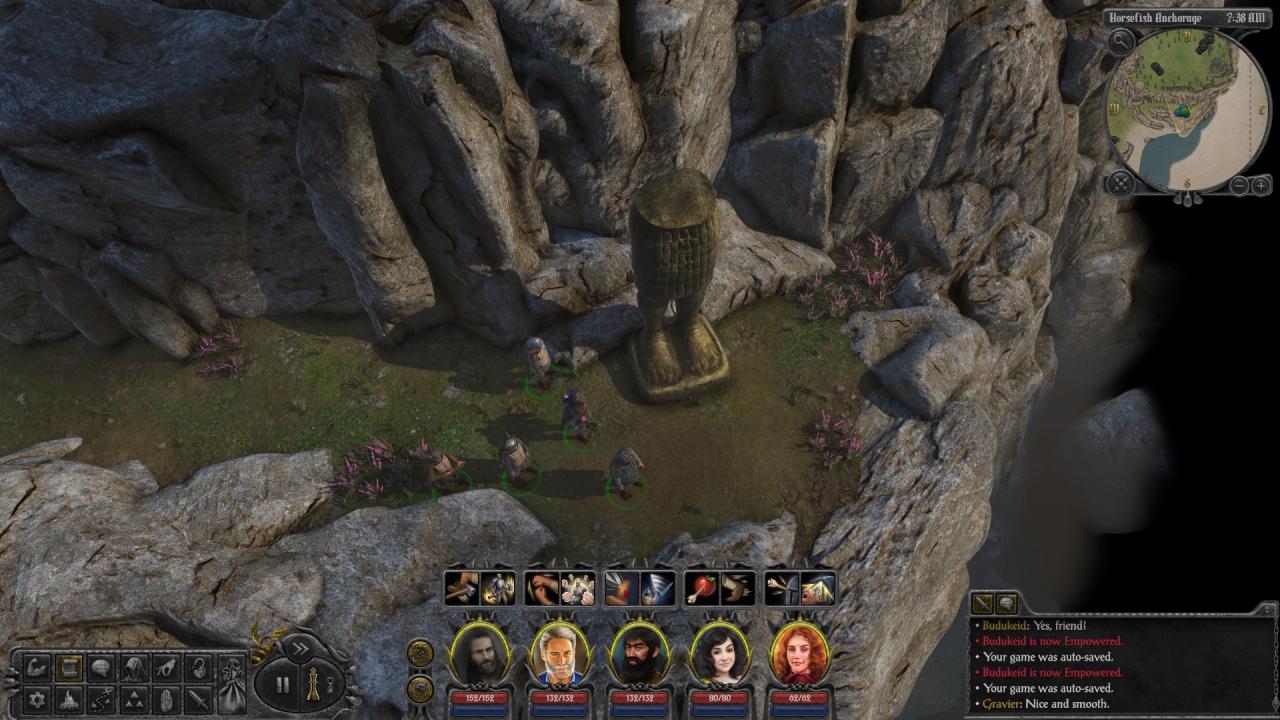Open the gear settings icon
1280x720 pixels.
[37, 698]
